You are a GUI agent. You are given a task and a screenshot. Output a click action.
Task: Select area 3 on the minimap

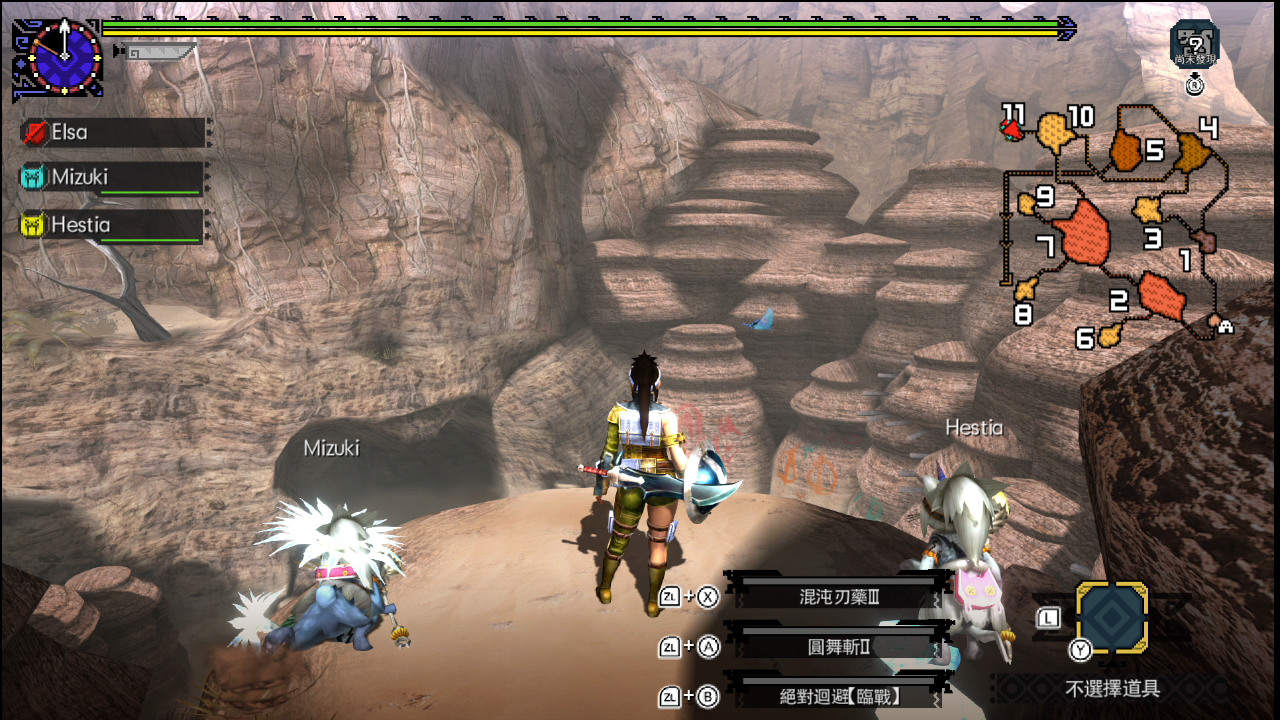pos(1148,210)
